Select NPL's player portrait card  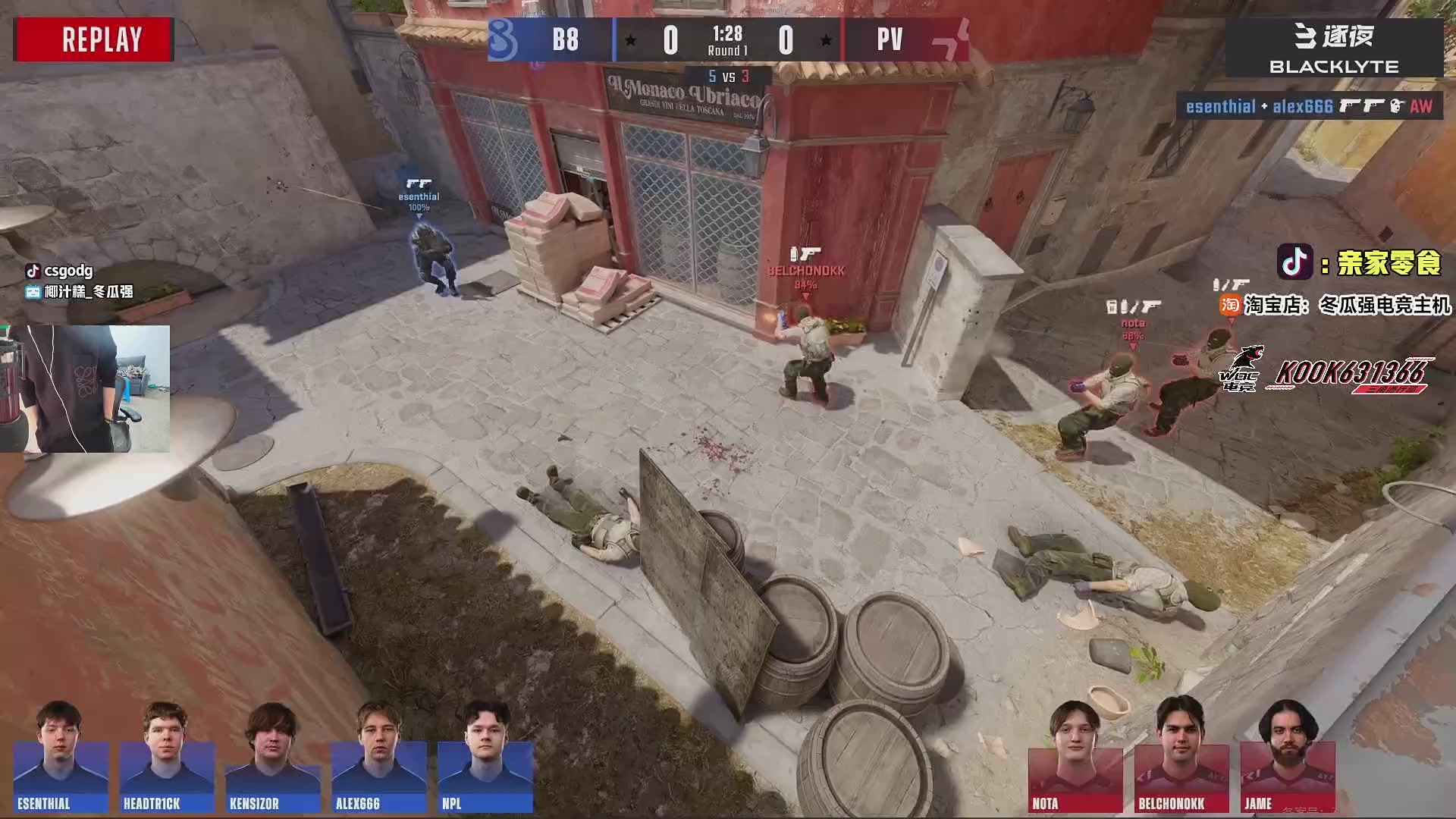point(485,757)
